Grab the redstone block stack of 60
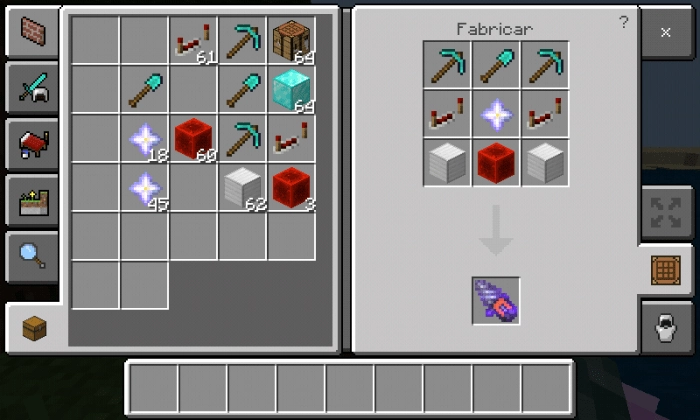 tap(193, 139)
